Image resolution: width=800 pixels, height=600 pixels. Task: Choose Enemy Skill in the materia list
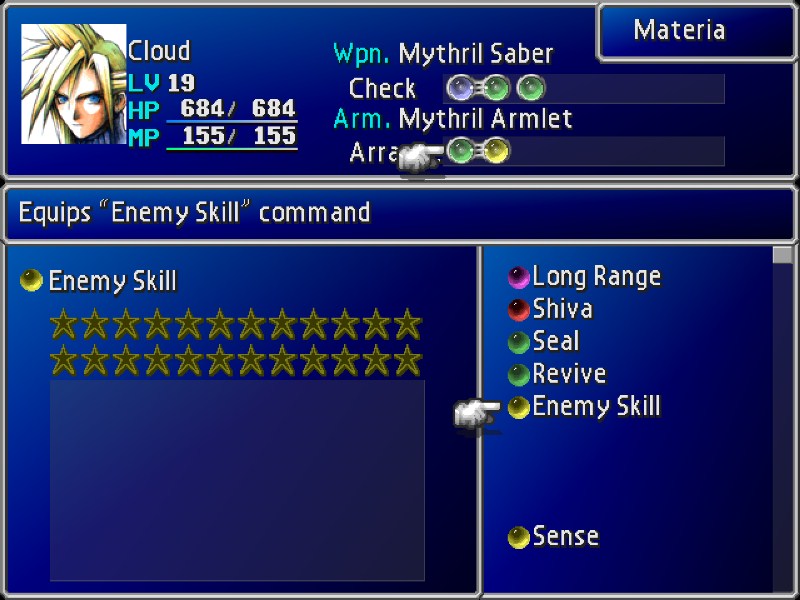[596, 406]
